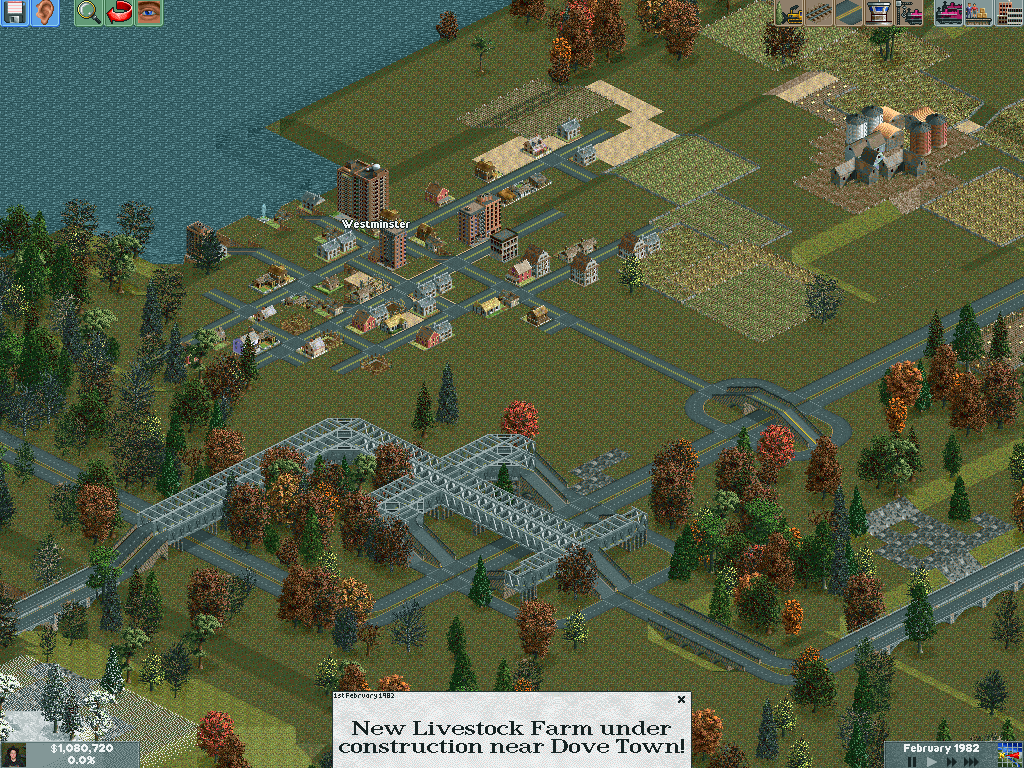Close the Livestock Farm news message
Screen dimensions: 1024x768
click(681, 700)
